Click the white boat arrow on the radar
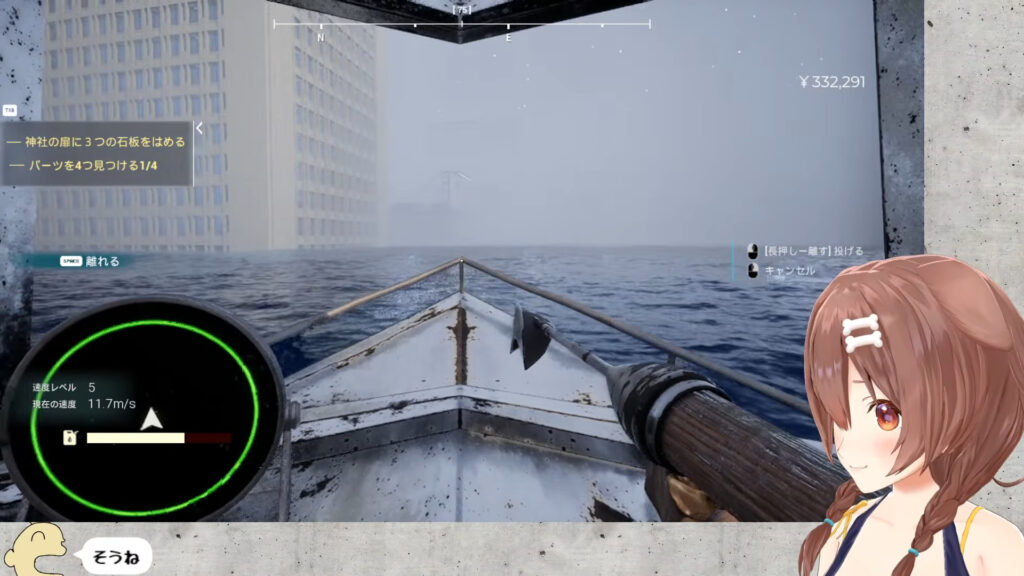1024x576 pixels. (151, 418)
